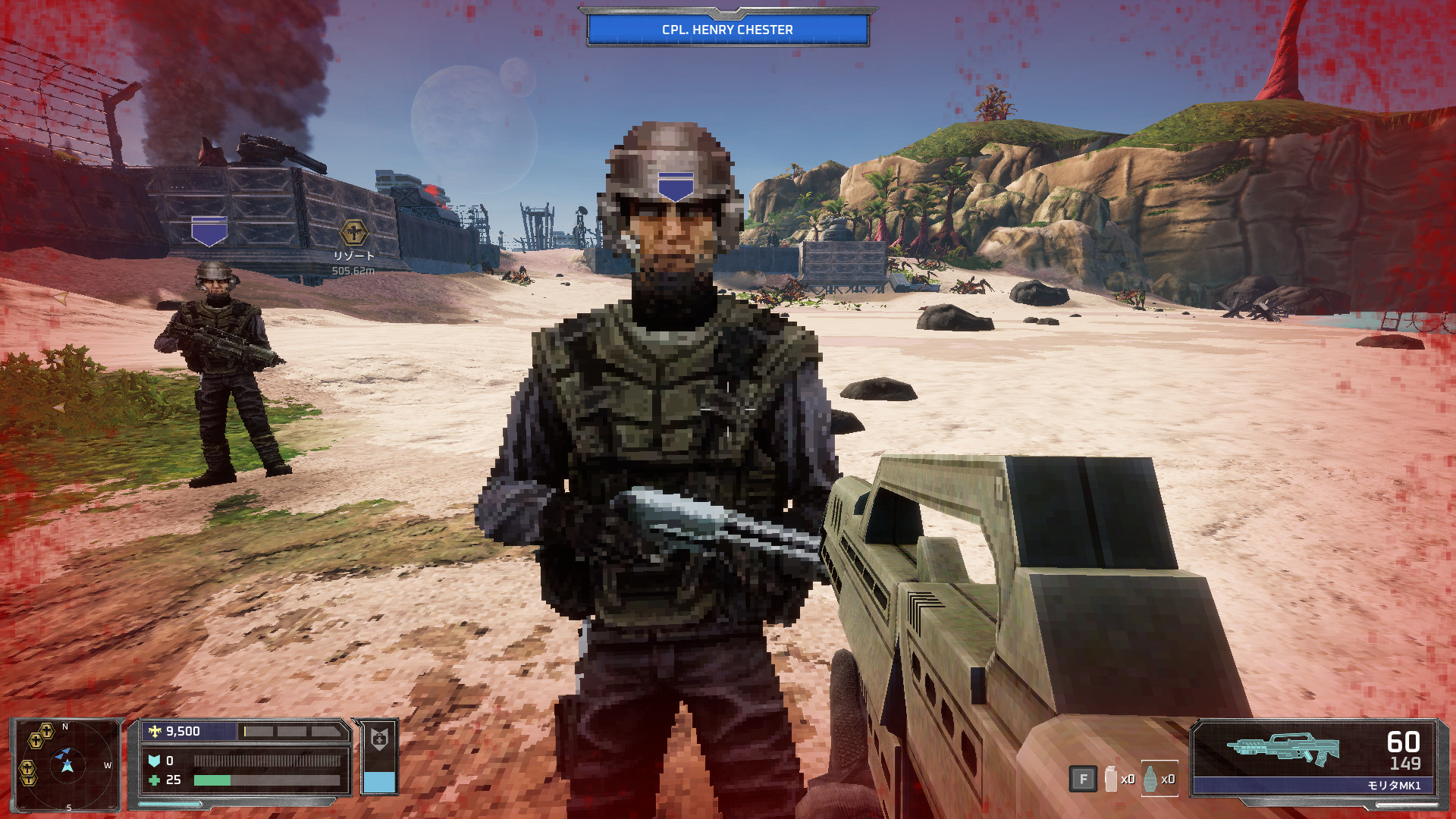Select the highlighted grenade slot

[x=1151, y=779]
